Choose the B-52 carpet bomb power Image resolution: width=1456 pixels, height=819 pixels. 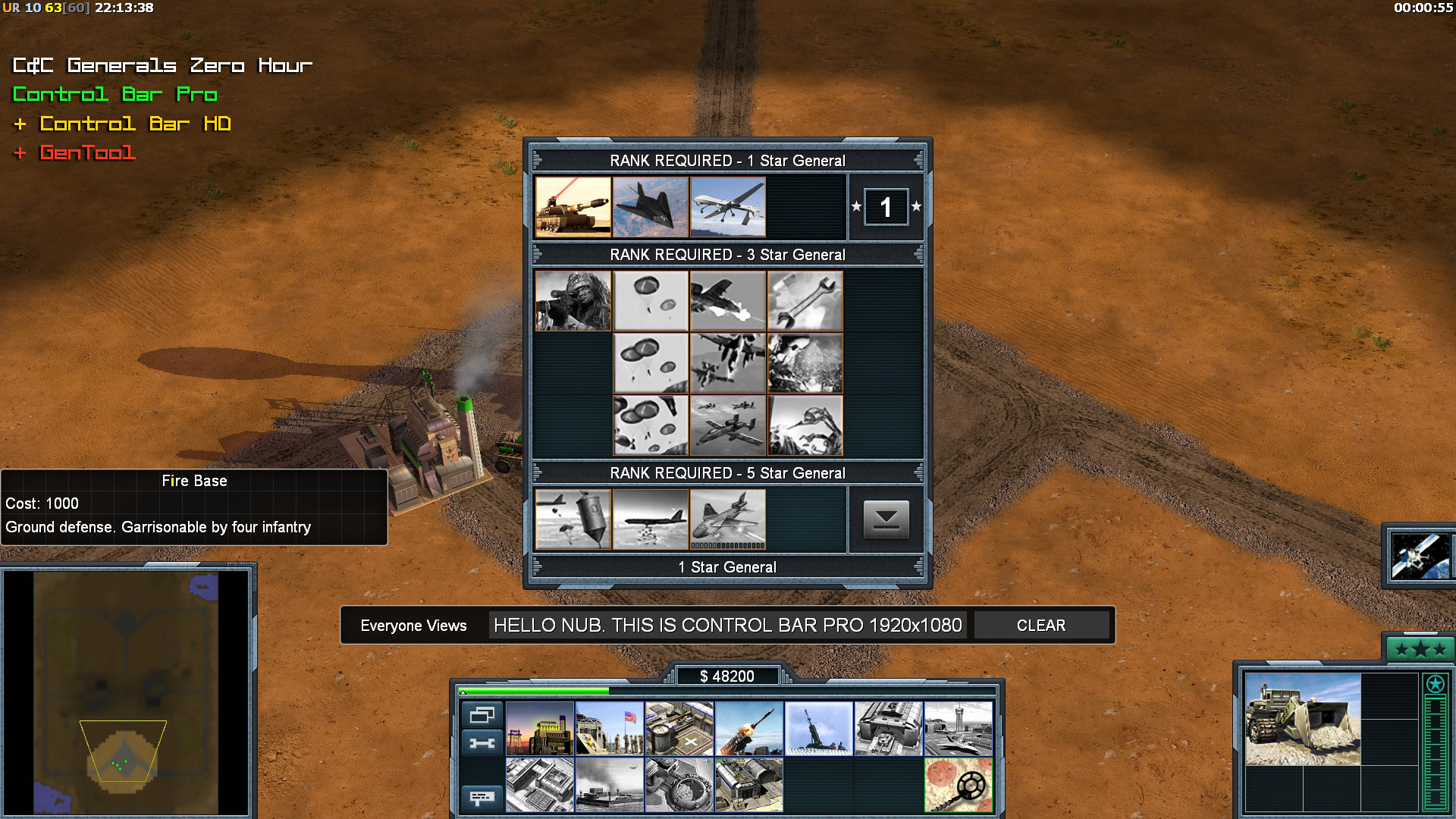[x=651, y=519]
